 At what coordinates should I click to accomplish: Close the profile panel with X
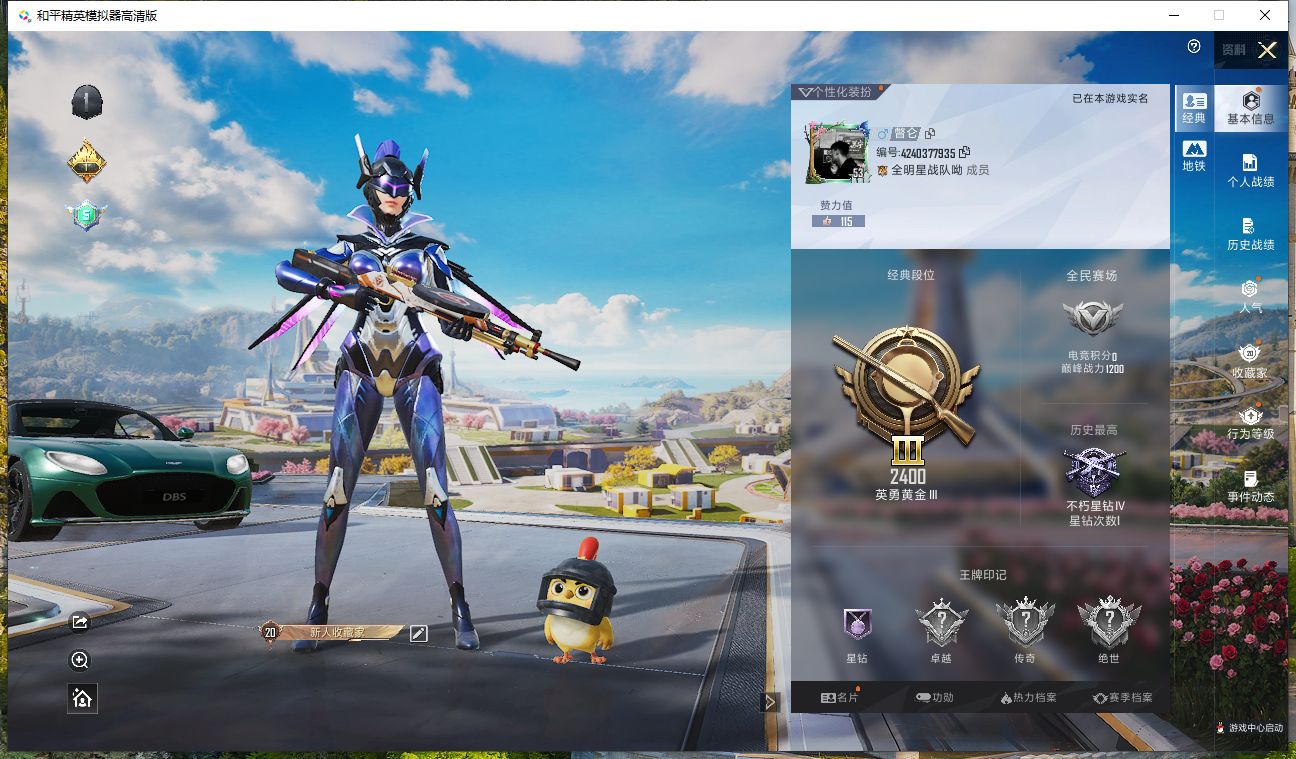tap(1267, 51)
